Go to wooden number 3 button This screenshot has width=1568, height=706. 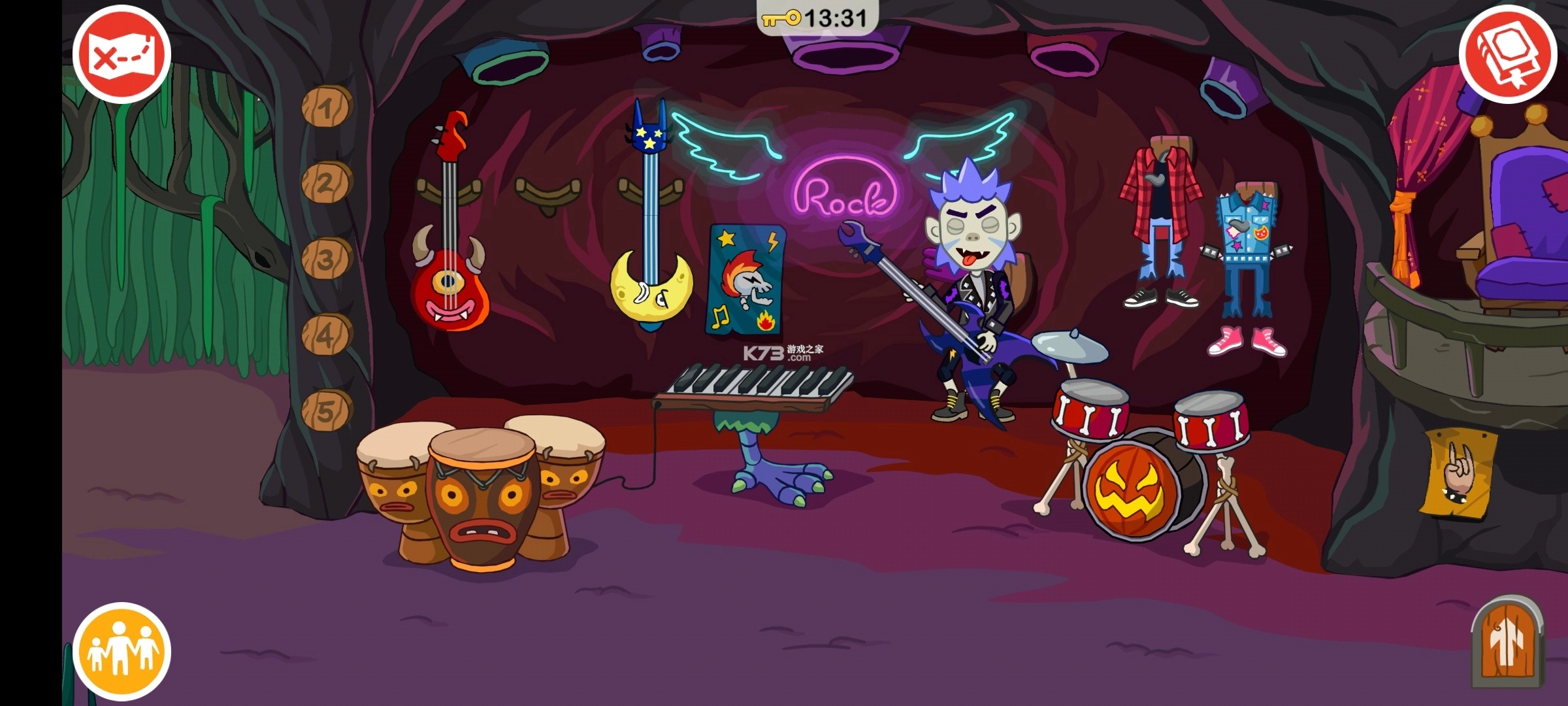(326, 259)
